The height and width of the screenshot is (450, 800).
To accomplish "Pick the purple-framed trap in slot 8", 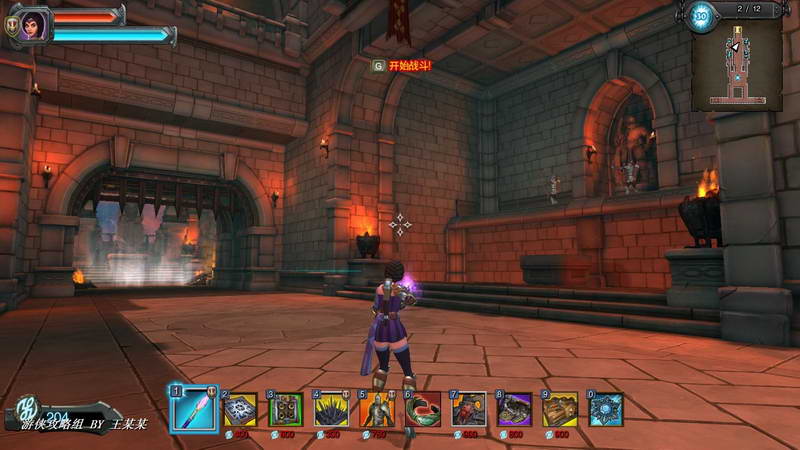I will (x=514, y=410).
